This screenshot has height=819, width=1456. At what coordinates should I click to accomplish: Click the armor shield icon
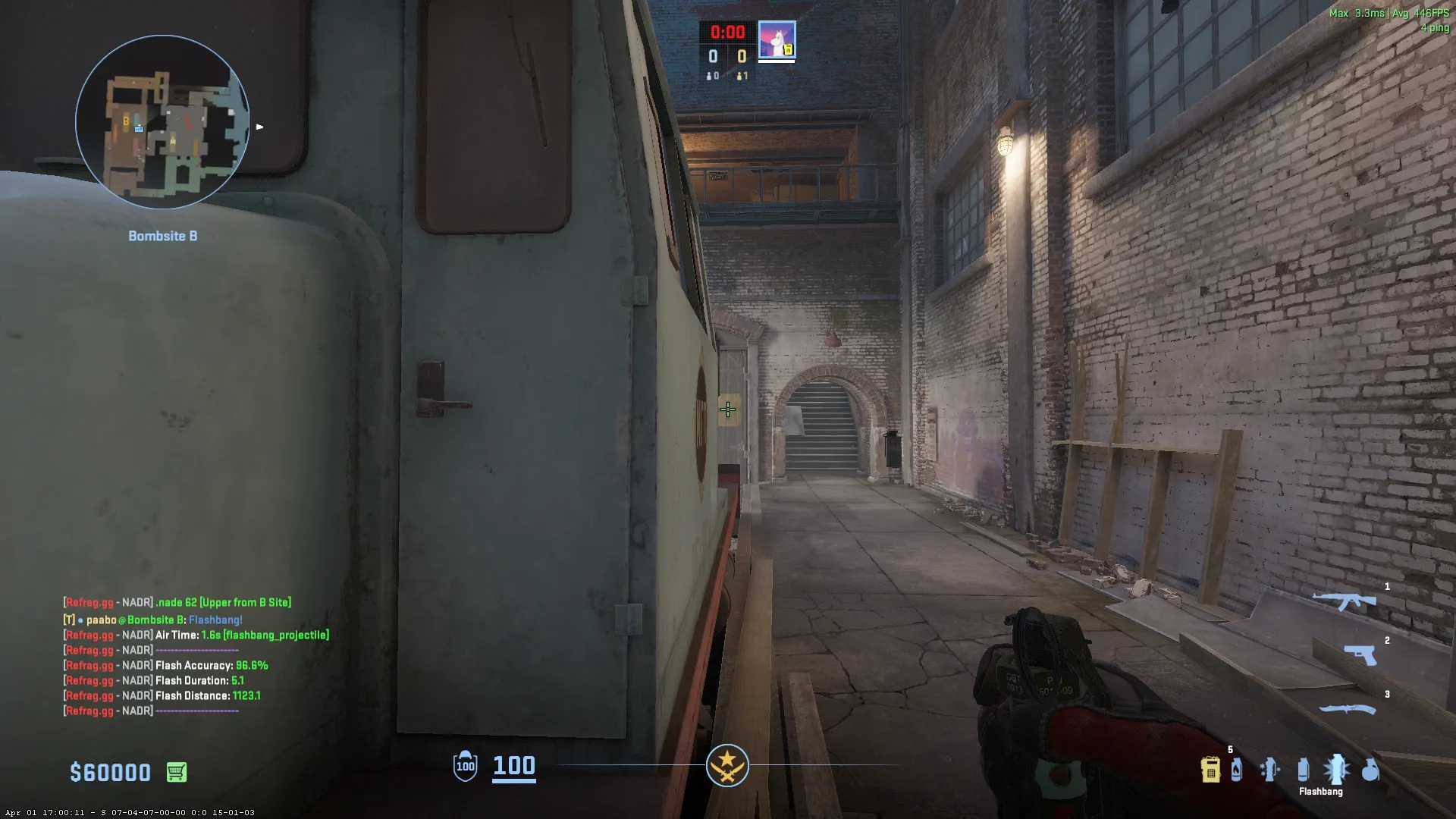[x=465, y=766]
